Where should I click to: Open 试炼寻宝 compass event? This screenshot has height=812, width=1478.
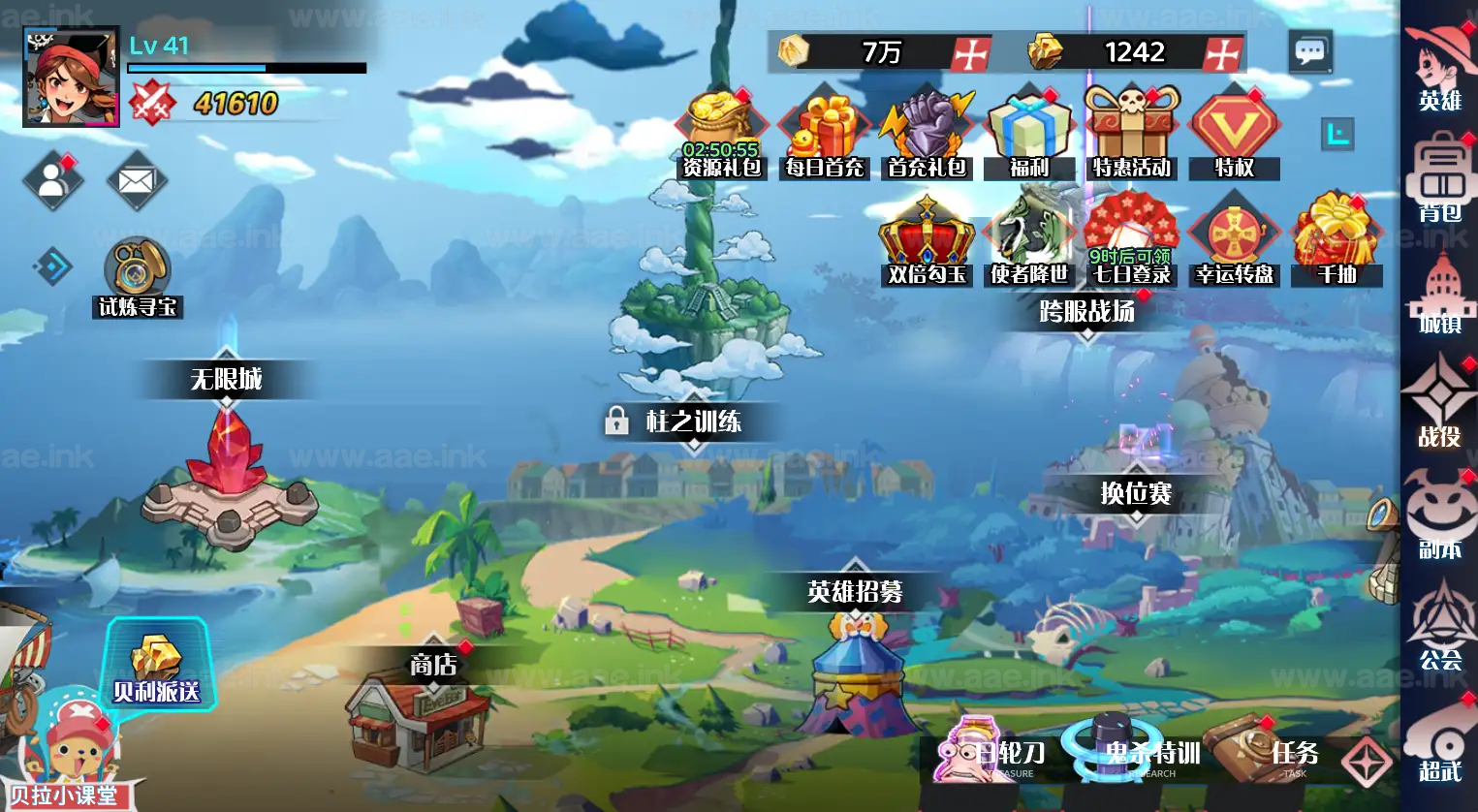(138, 277)
